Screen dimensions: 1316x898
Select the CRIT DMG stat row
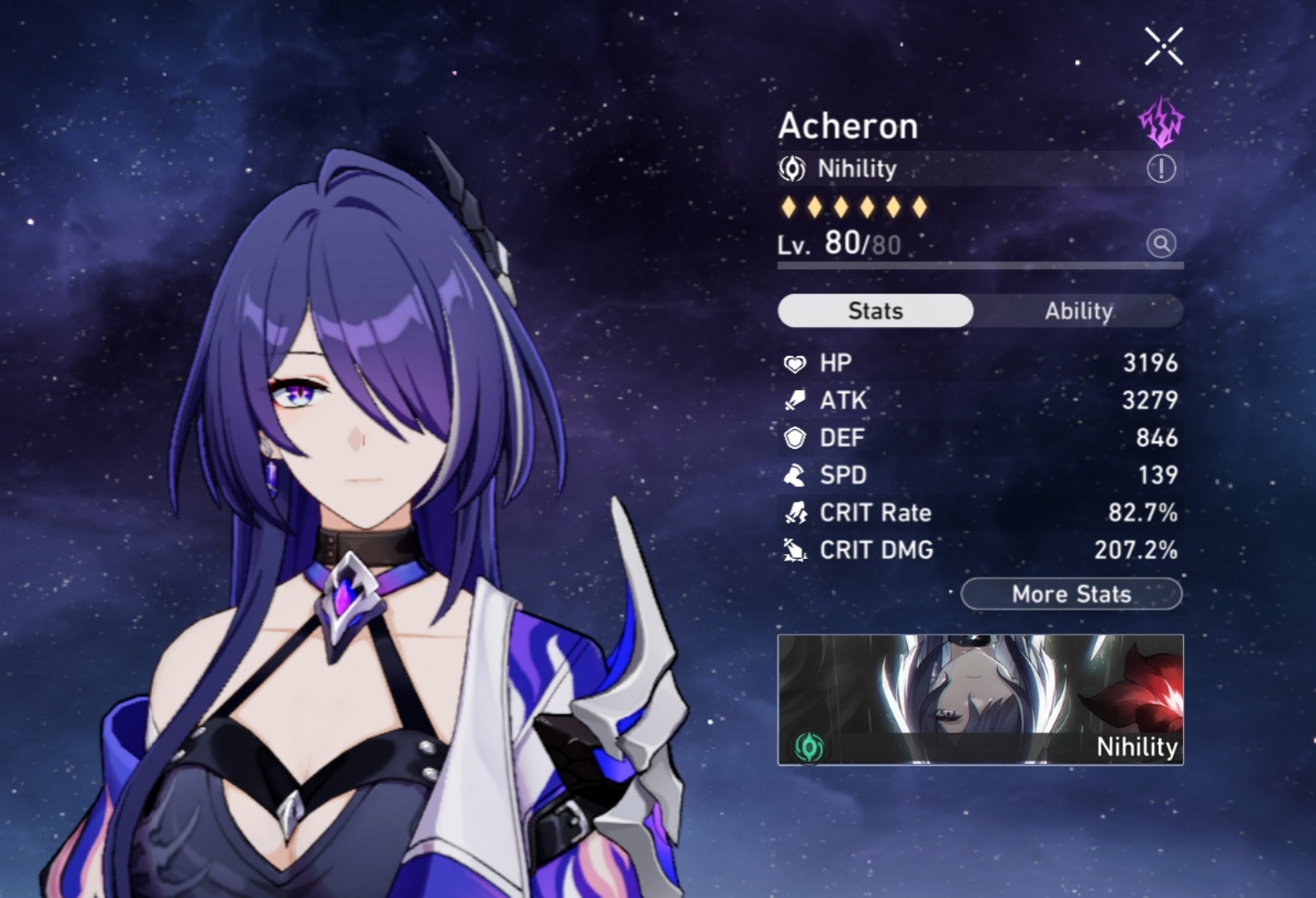981,550
